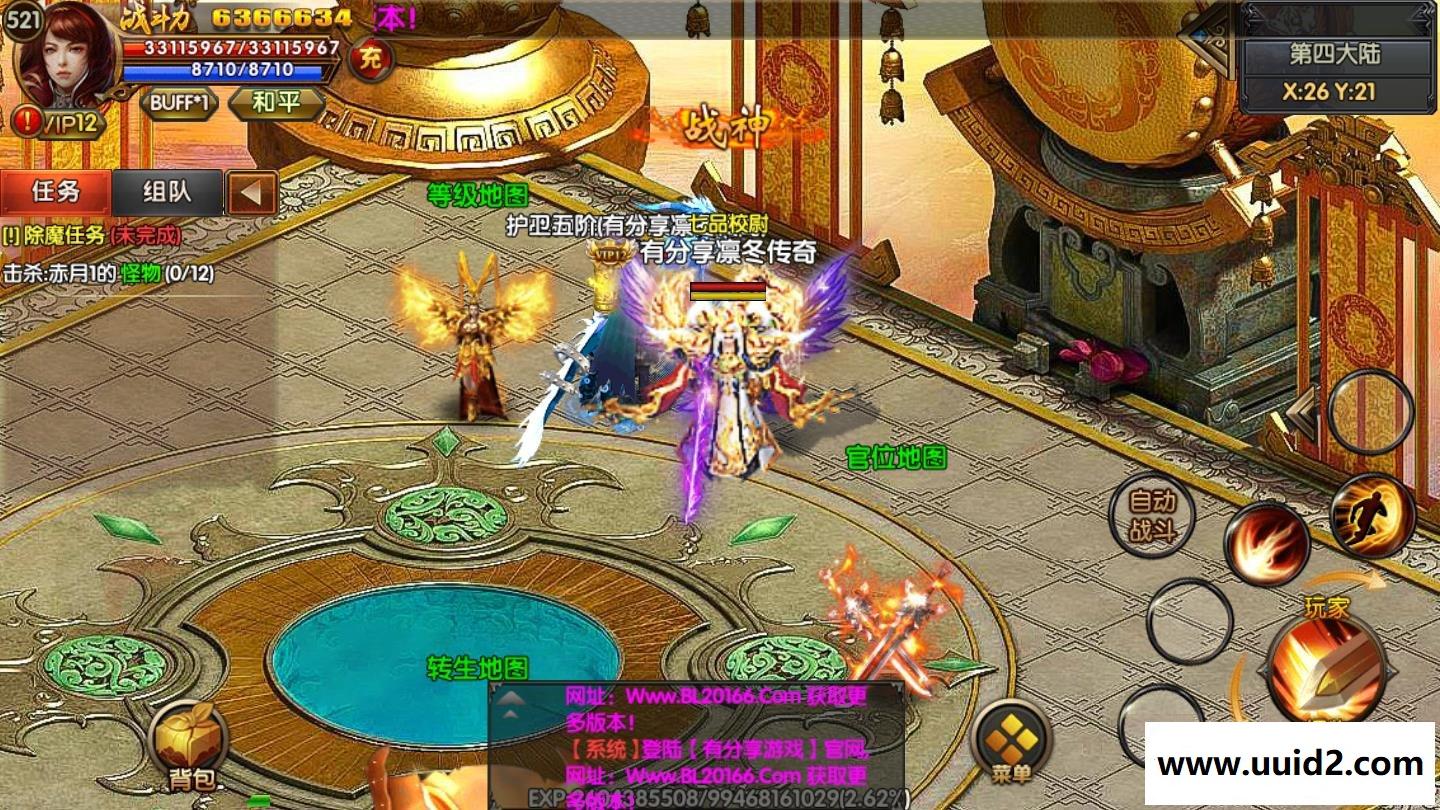Tap the main sword attack button

pyautogui.click(x=1325, y=668)
